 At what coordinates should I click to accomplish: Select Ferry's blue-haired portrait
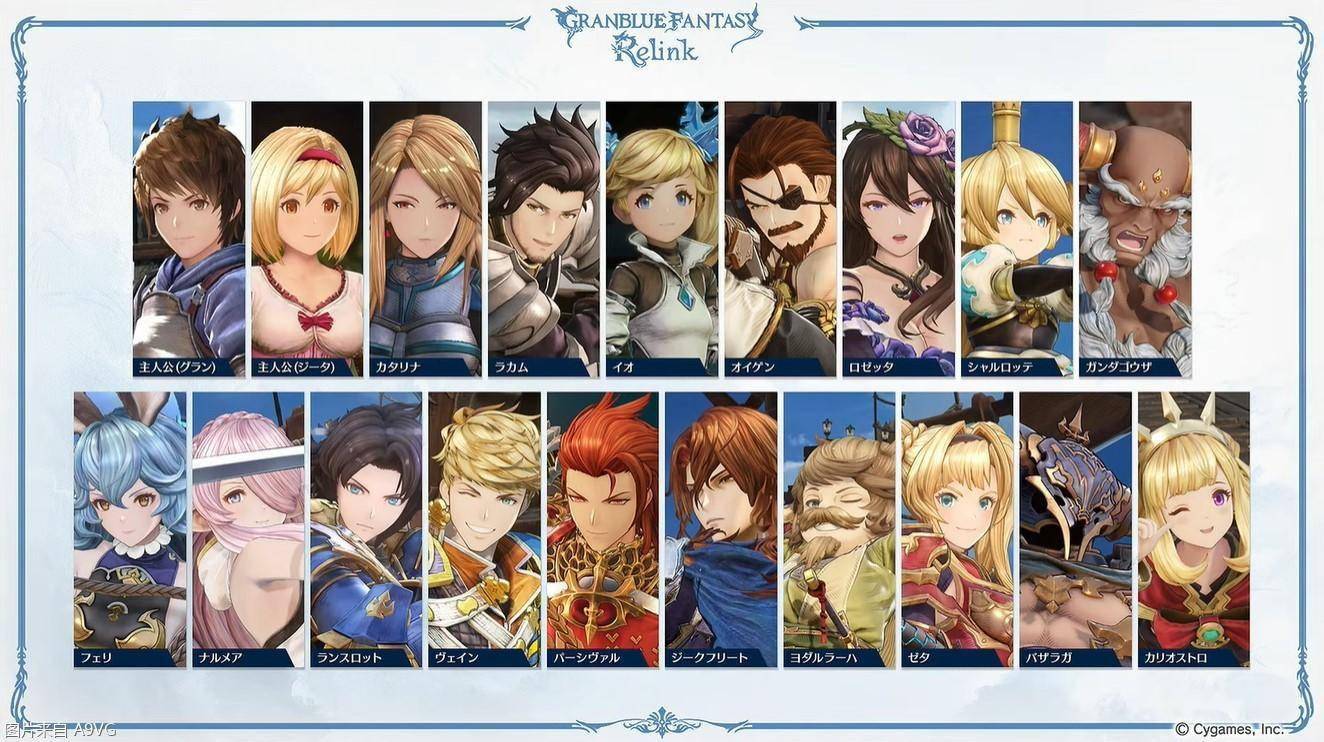tap(130, 528)
